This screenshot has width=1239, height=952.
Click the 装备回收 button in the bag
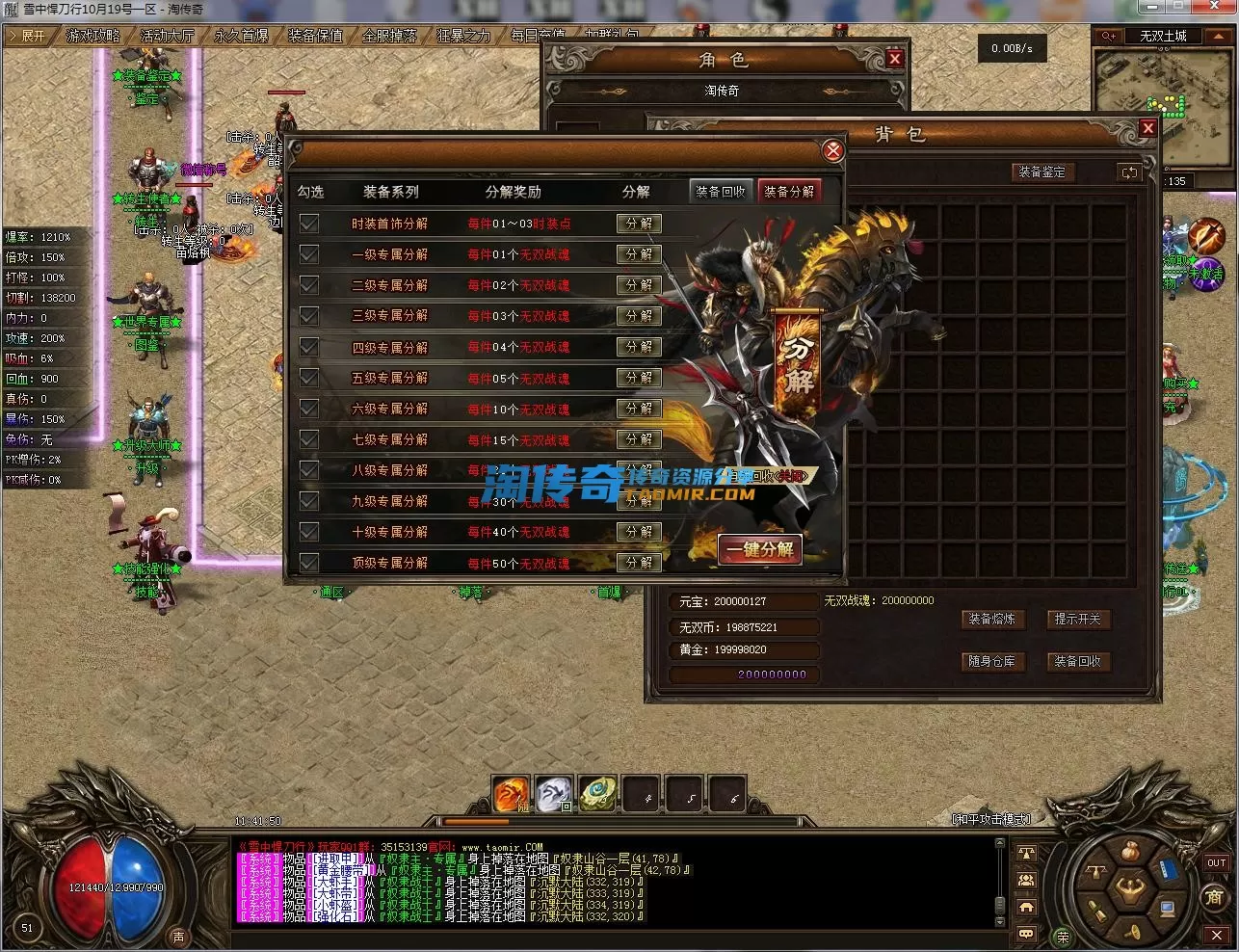tap(1077, 661)
